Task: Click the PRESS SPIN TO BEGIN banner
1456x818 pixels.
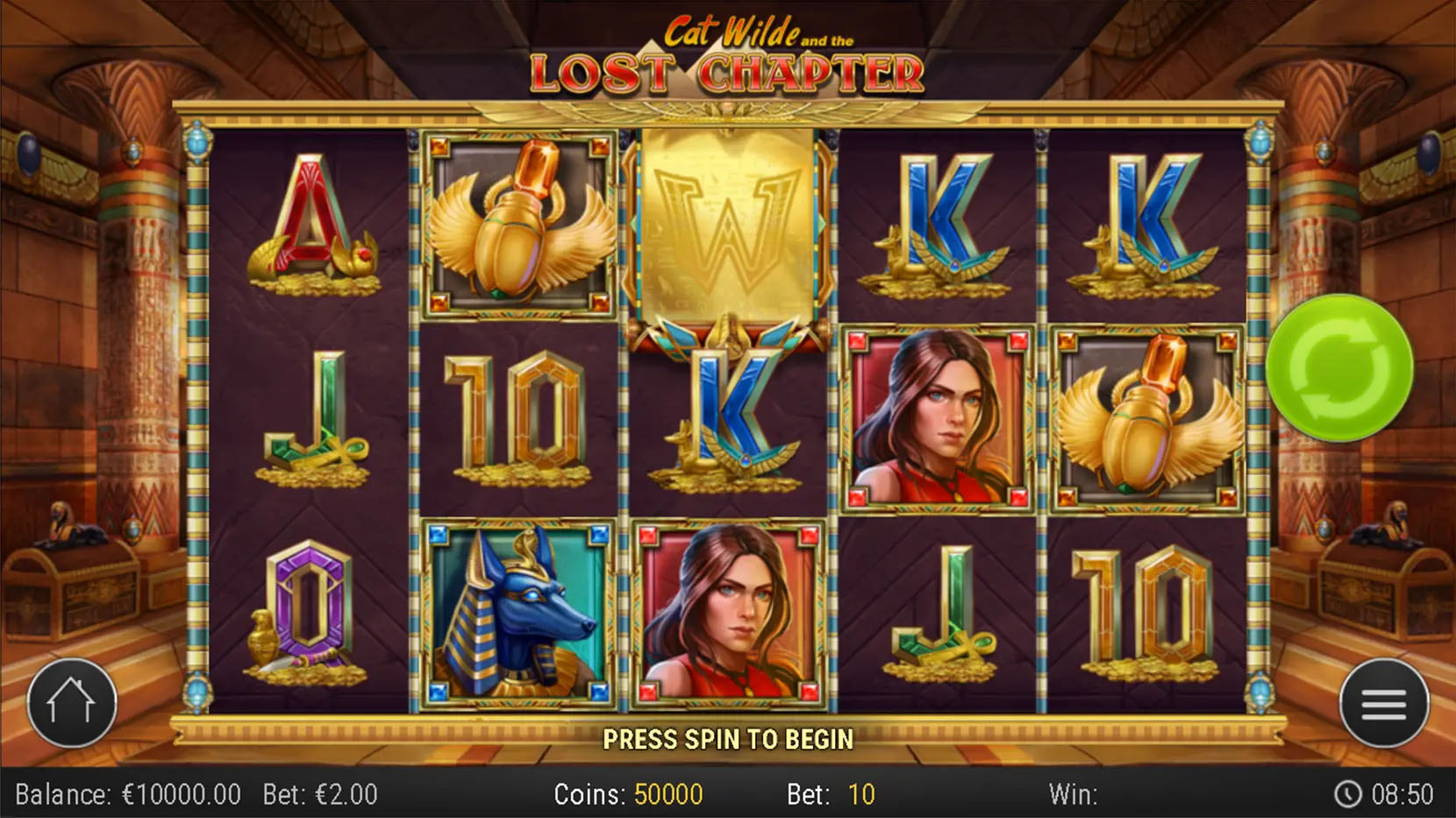Action: click(x=728, y=739)
